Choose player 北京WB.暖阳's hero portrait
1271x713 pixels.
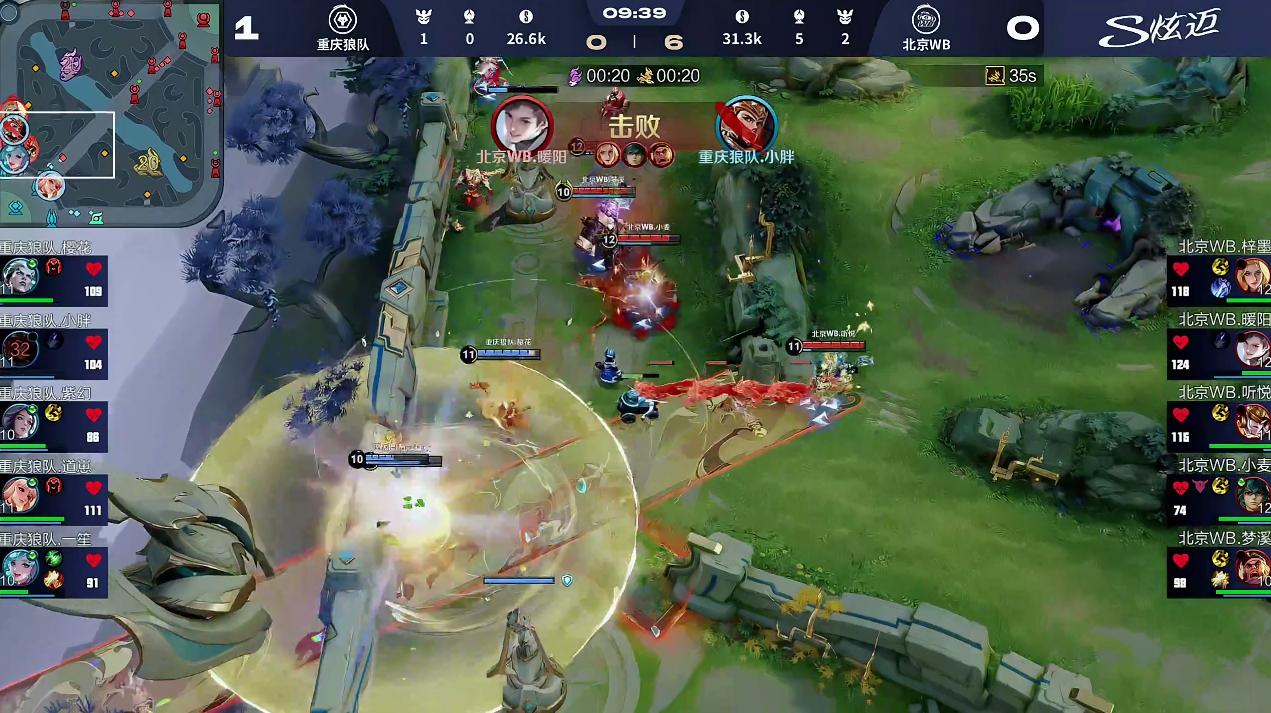click(1251, 349)
